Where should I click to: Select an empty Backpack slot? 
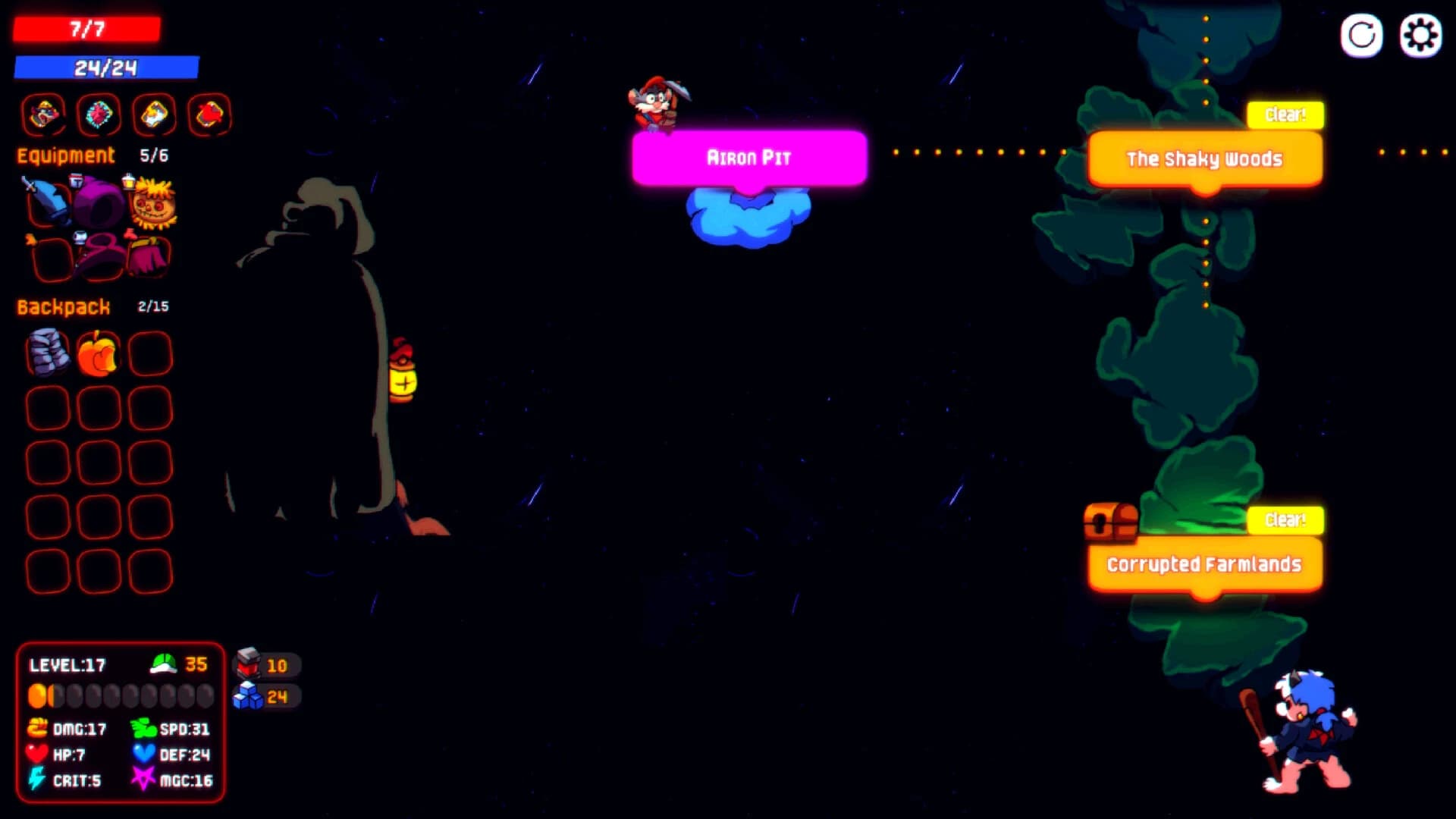151,354
